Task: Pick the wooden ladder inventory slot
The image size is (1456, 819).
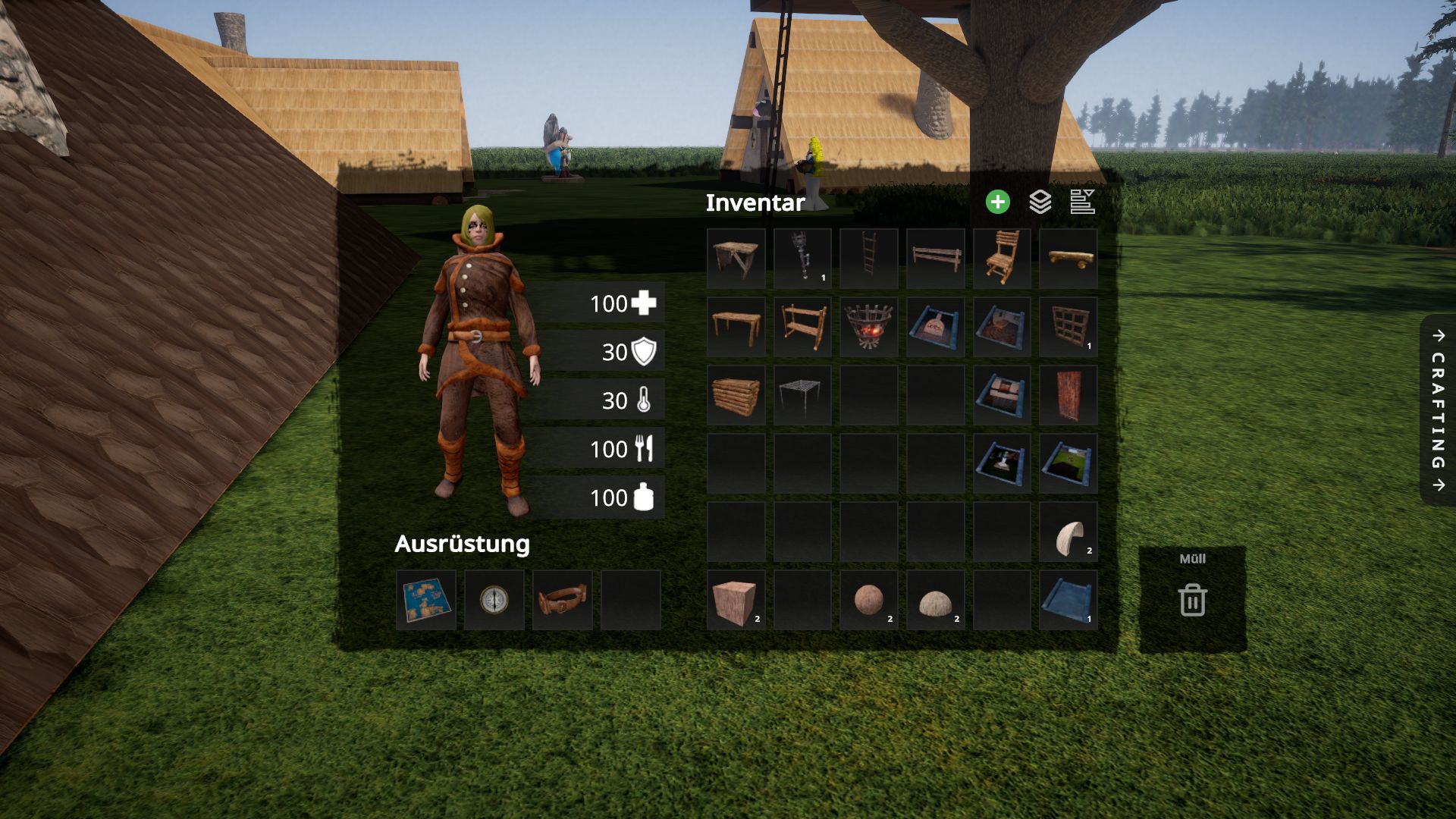Action: pos(869,259)
